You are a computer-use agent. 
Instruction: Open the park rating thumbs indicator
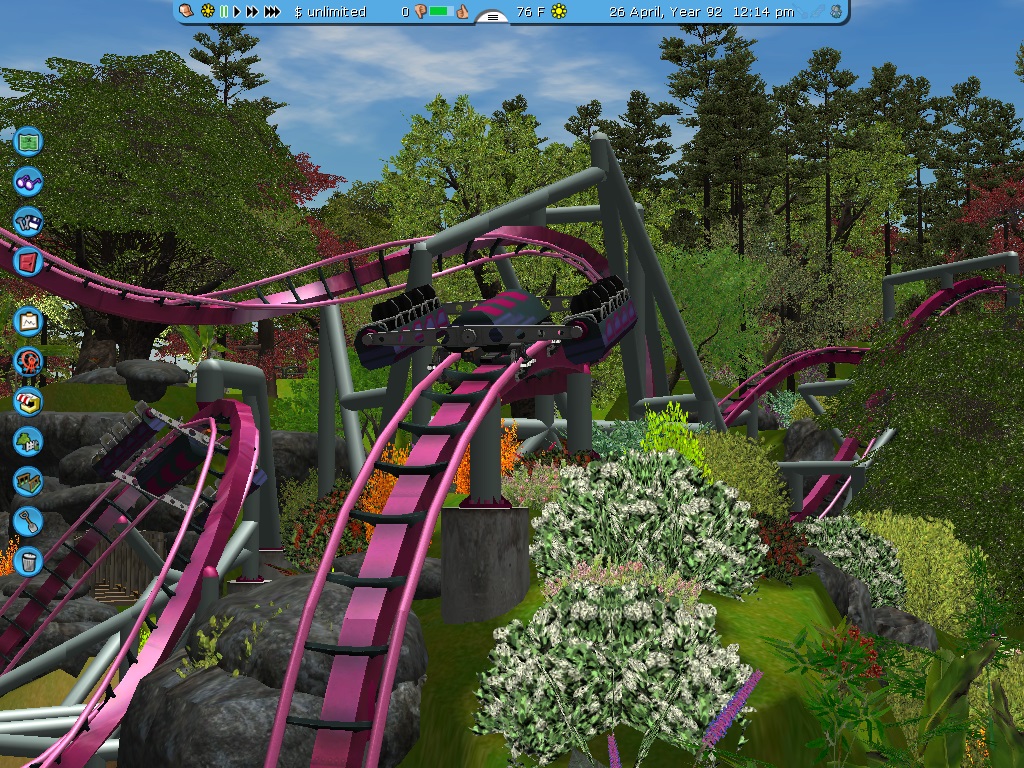pos(440,12)
